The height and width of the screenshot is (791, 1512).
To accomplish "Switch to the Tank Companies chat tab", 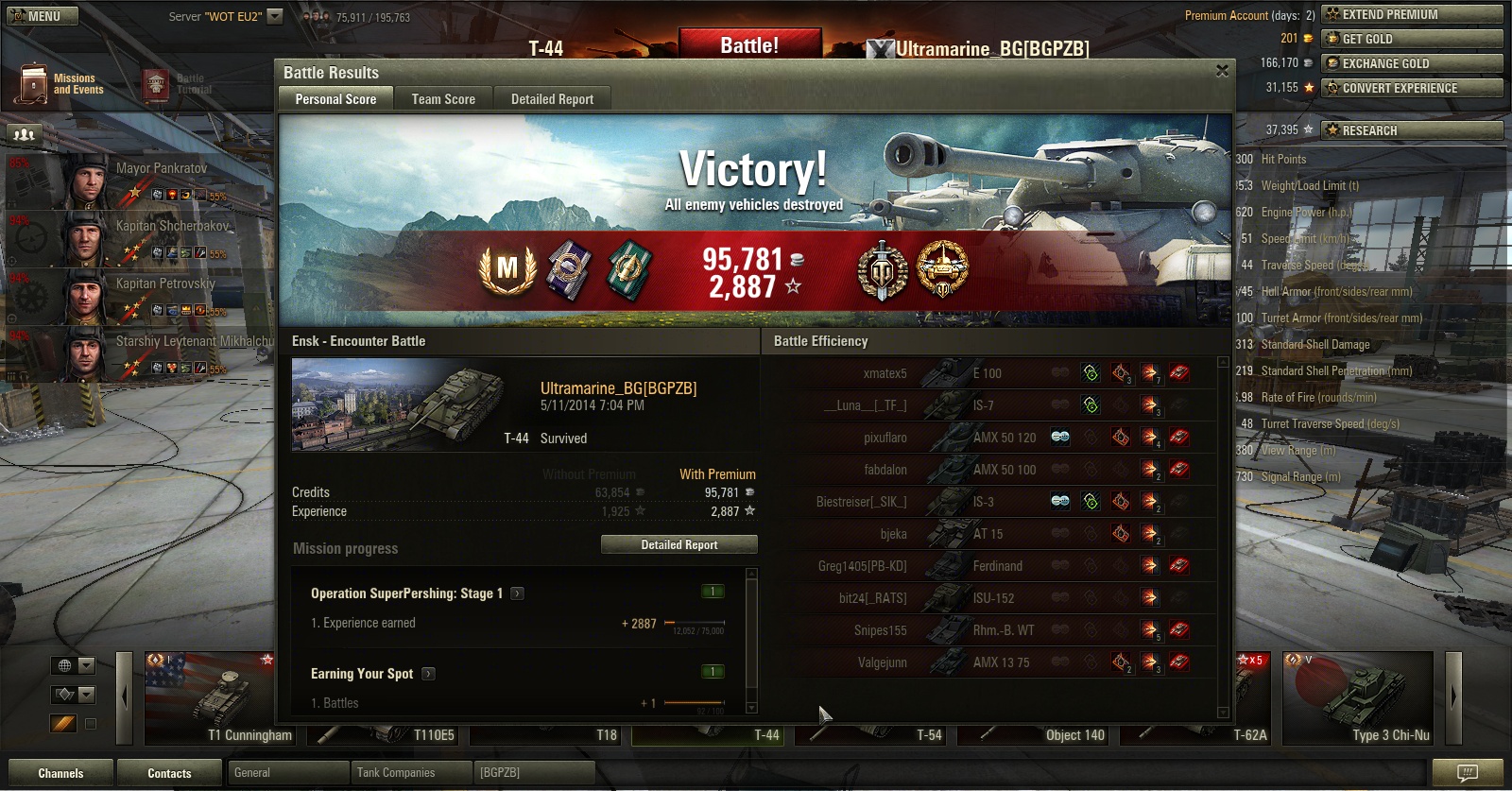I will 396,773.
